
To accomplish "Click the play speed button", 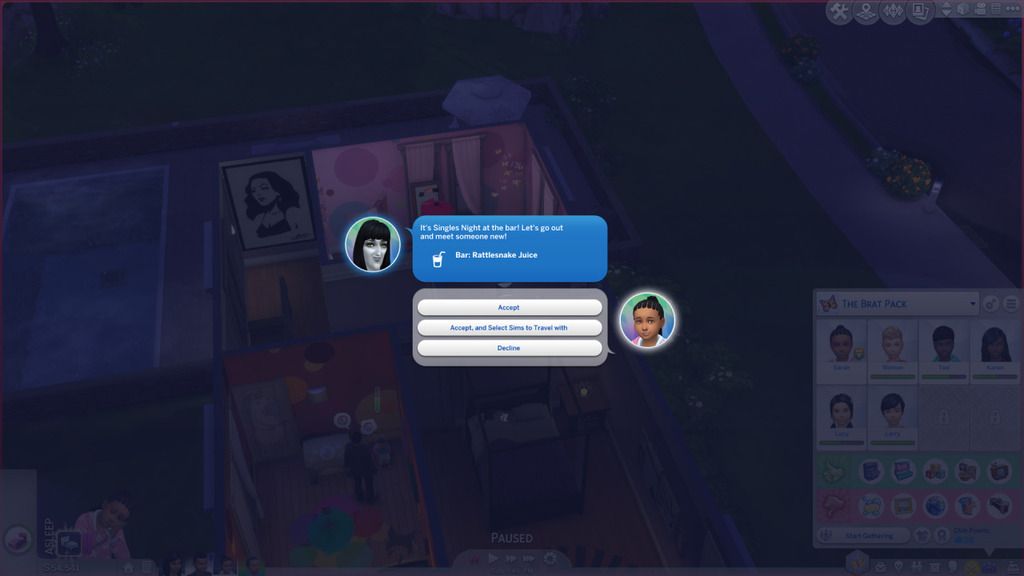I will (492, 559).
